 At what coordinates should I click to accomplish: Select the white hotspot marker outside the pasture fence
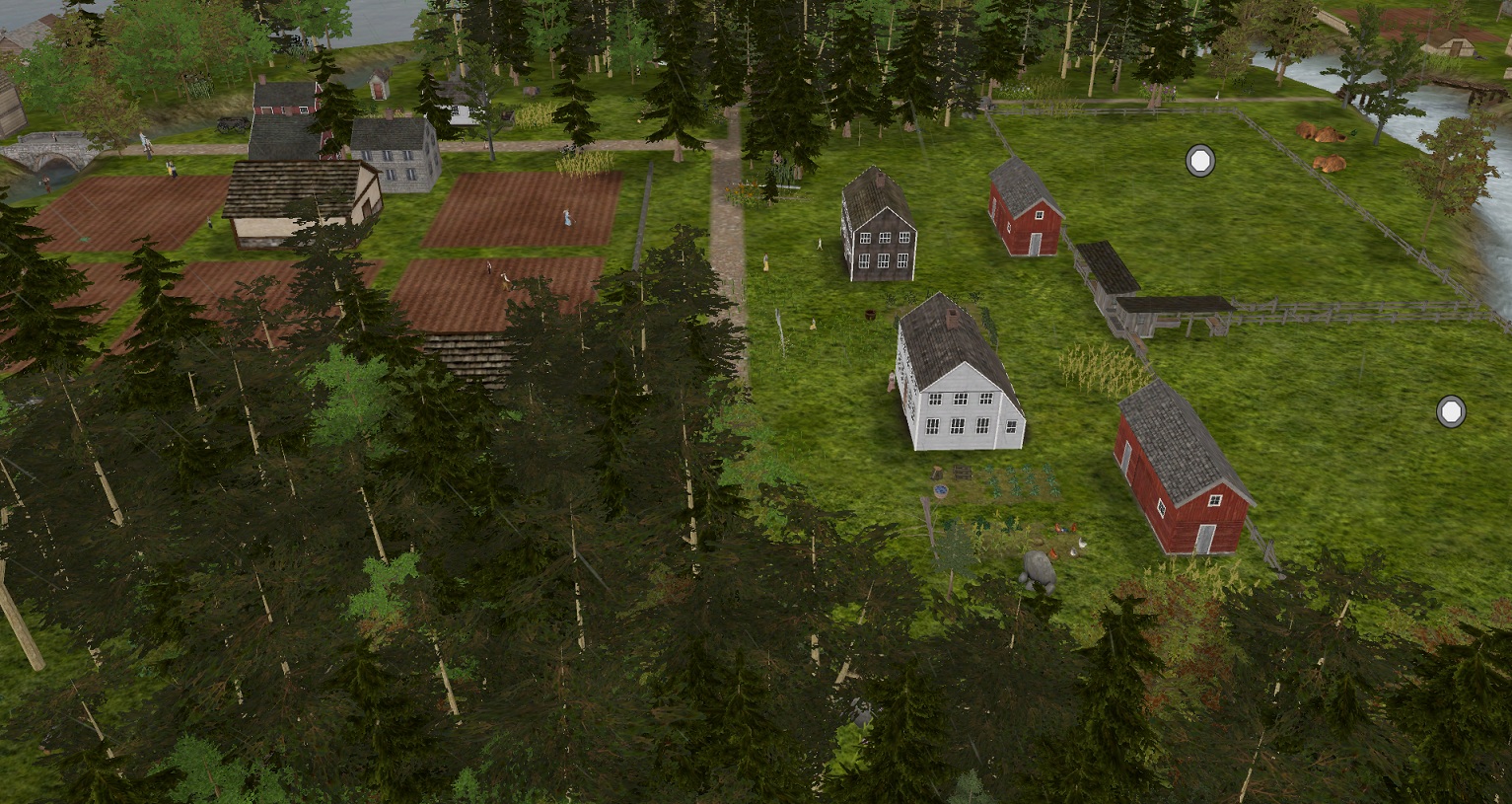pos(1451,411)
